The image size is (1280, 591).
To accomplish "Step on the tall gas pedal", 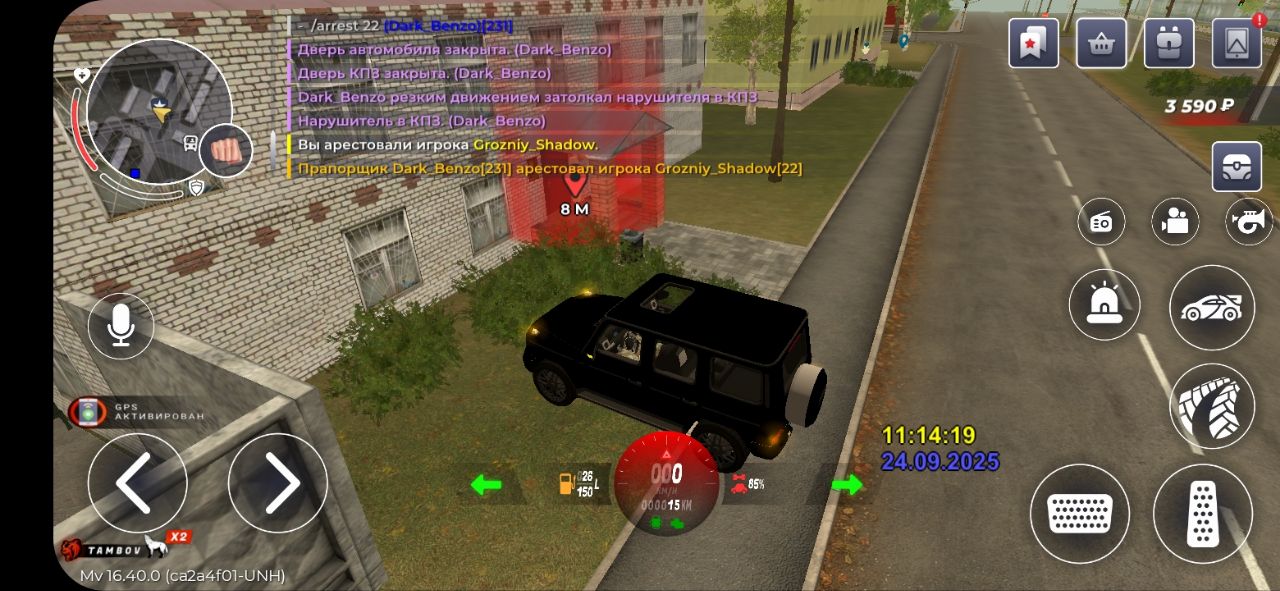I will point(1202,513).
